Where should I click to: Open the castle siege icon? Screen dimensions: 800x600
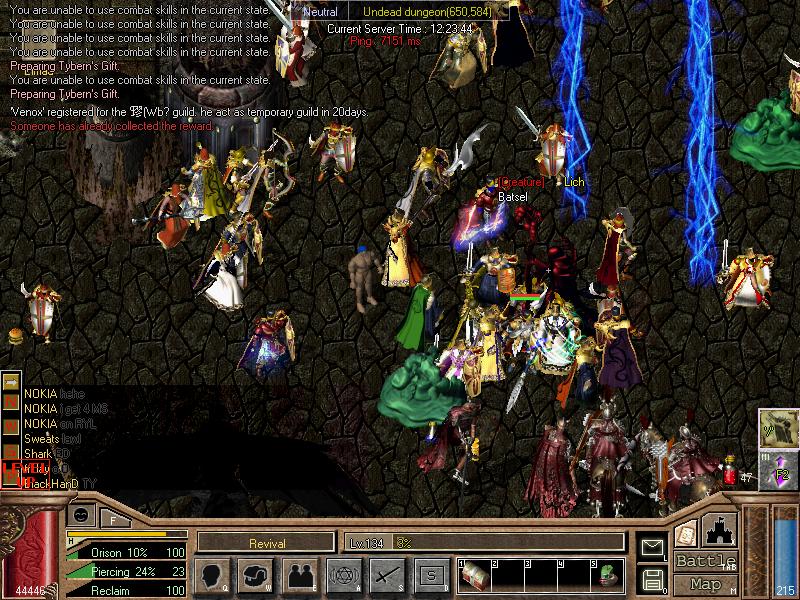coord(721,529)
